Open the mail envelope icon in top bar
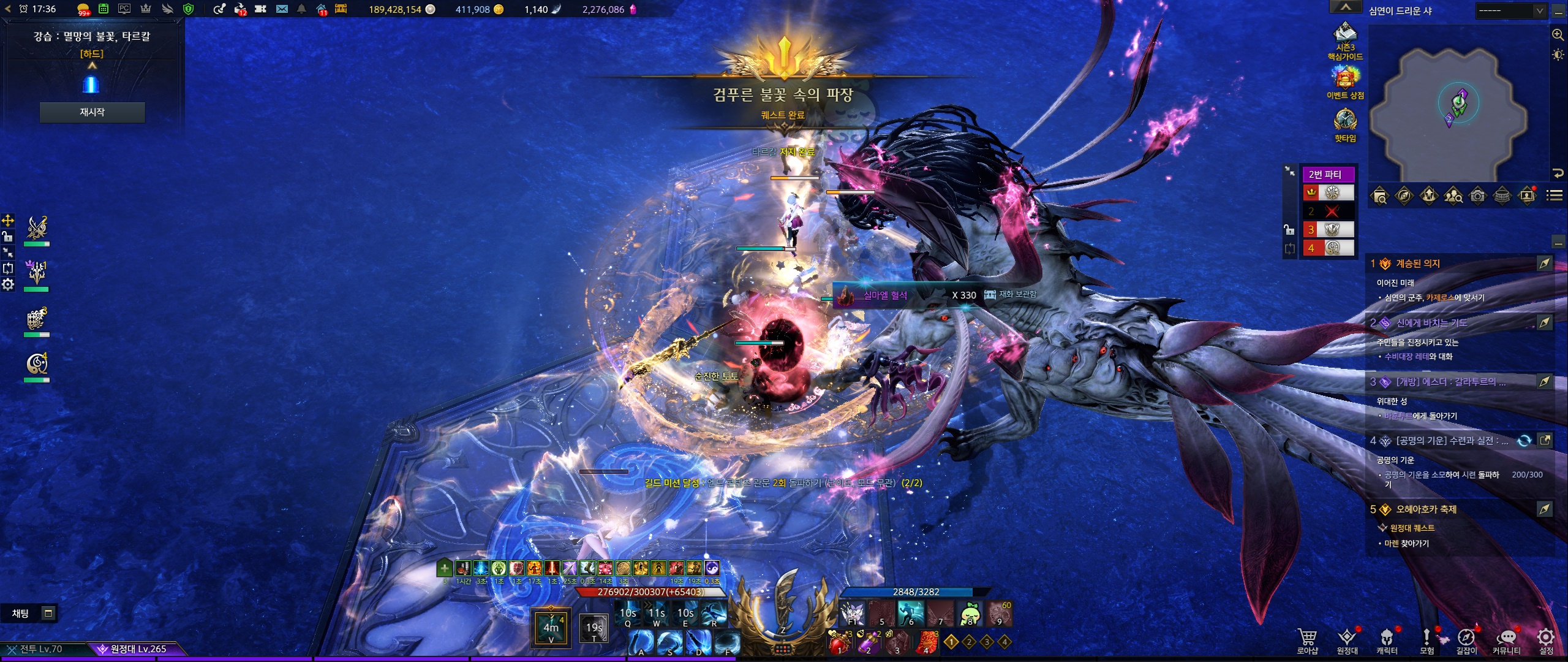This screenshot has height=662, width=1568. (282, 9)
